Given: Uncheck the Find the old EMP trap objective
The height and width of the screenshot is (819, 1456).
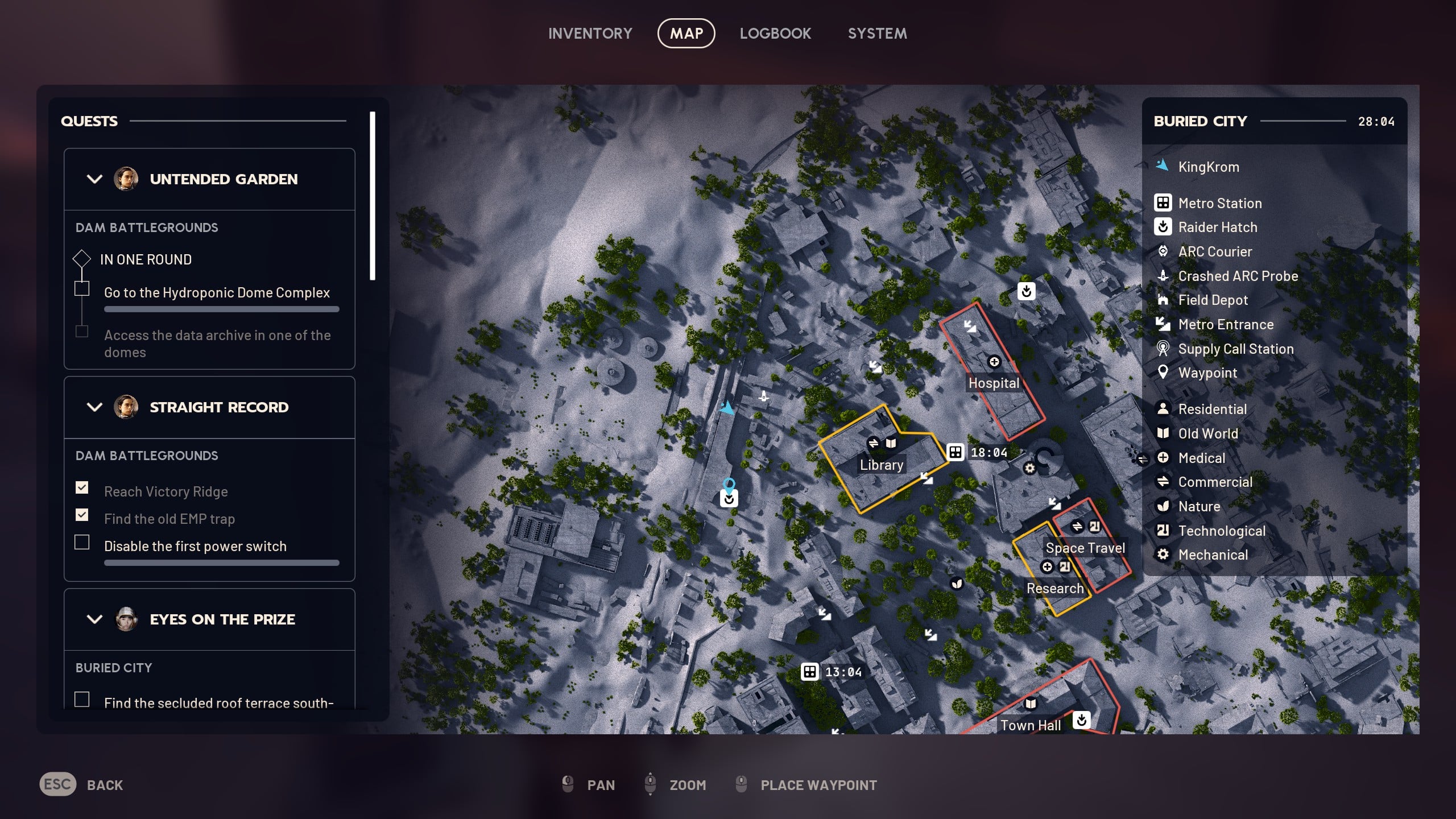Looking at the screenshot, I should [x=83, y=515].
